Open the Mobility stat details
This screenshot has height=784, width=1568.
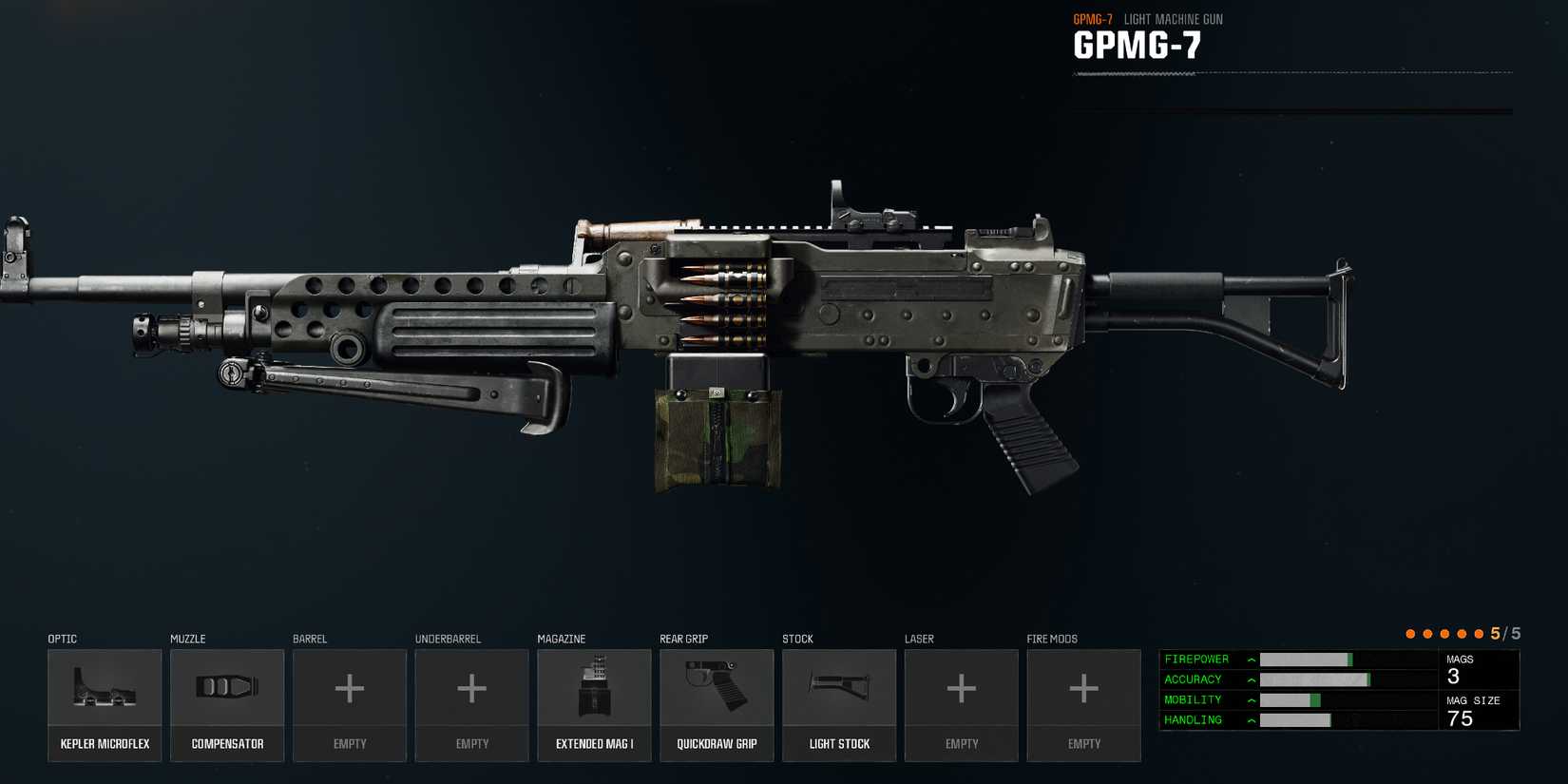tap(1251, 699)
